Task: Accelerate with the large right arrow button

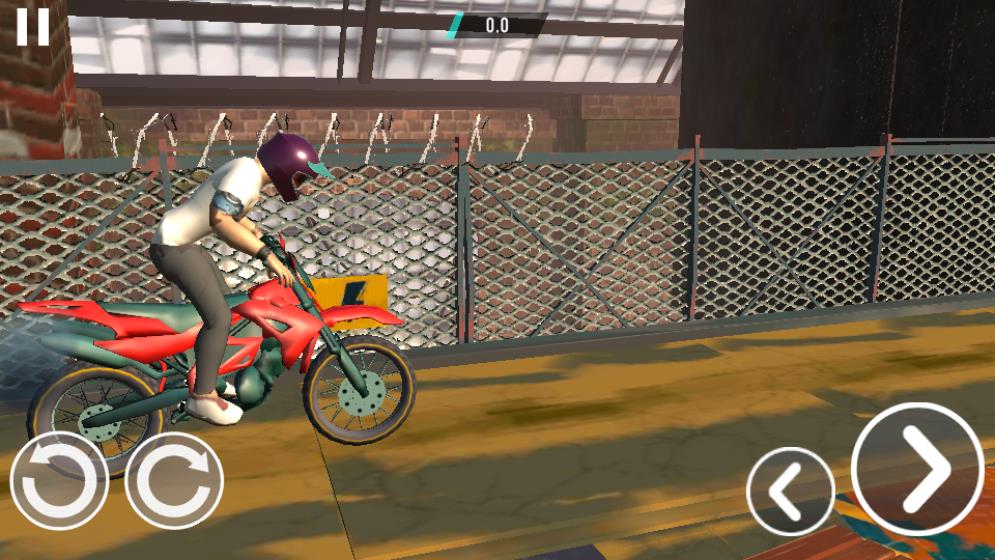Action: 918,468
